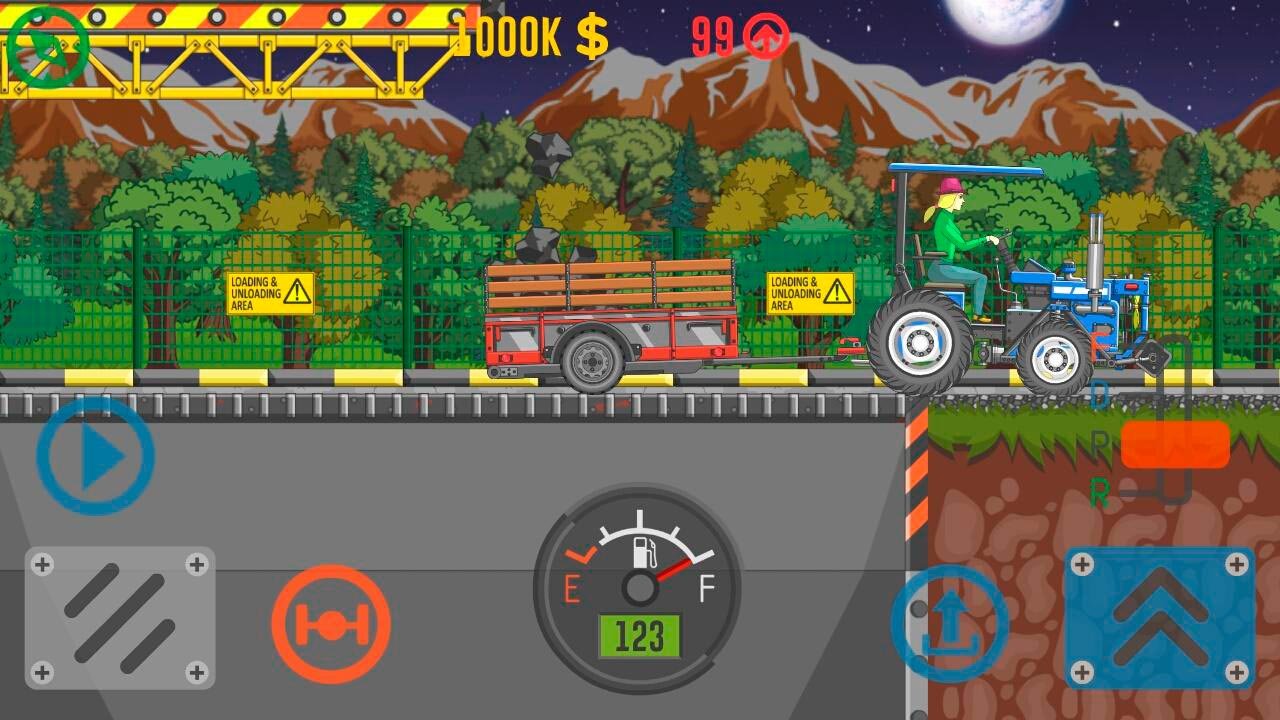Apply the brake pedal with diagonal stripes
1280x720 pixels.
(x=120, y=617)
